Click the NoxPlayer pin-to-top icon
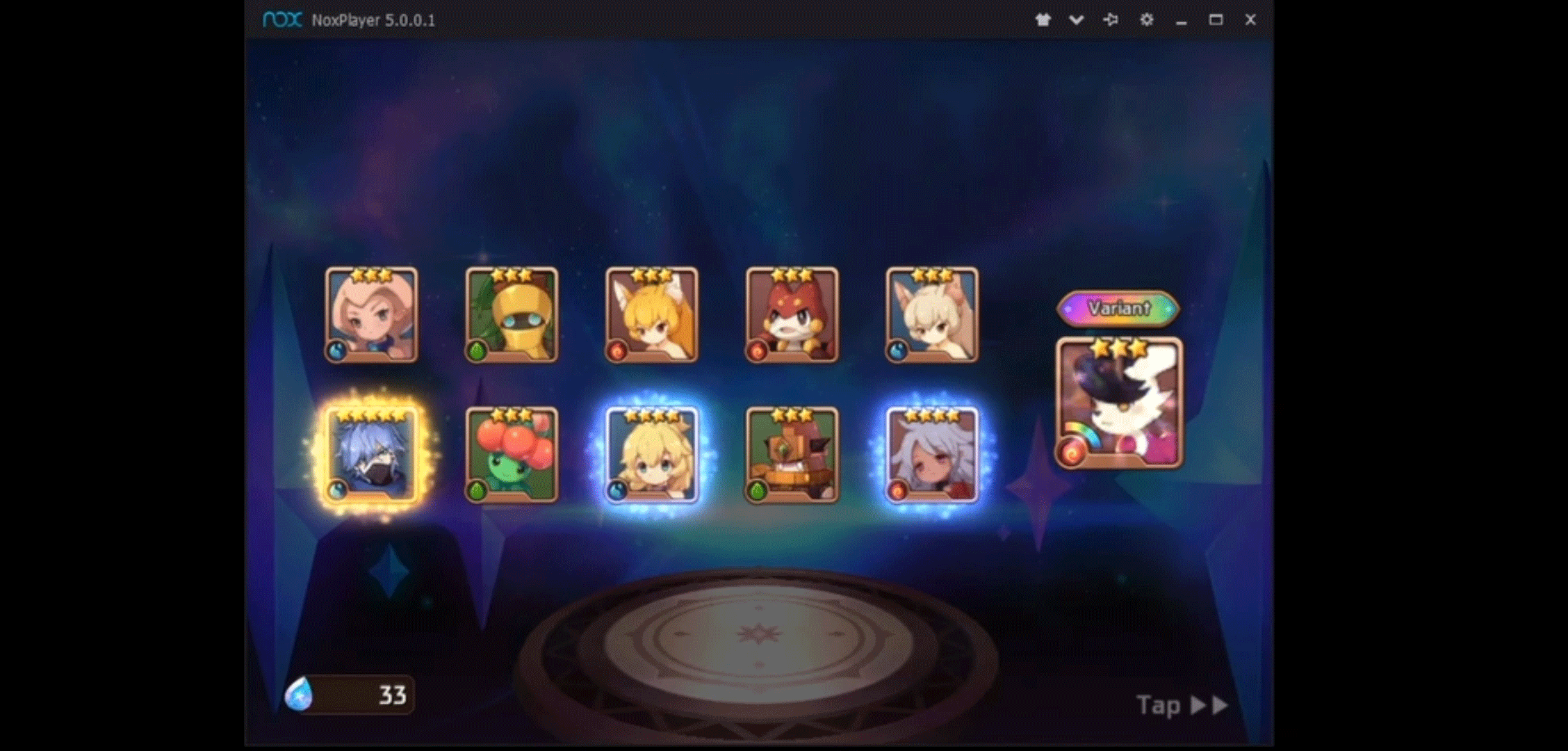Screen dimensions: 1568x751 (1111, 20)
